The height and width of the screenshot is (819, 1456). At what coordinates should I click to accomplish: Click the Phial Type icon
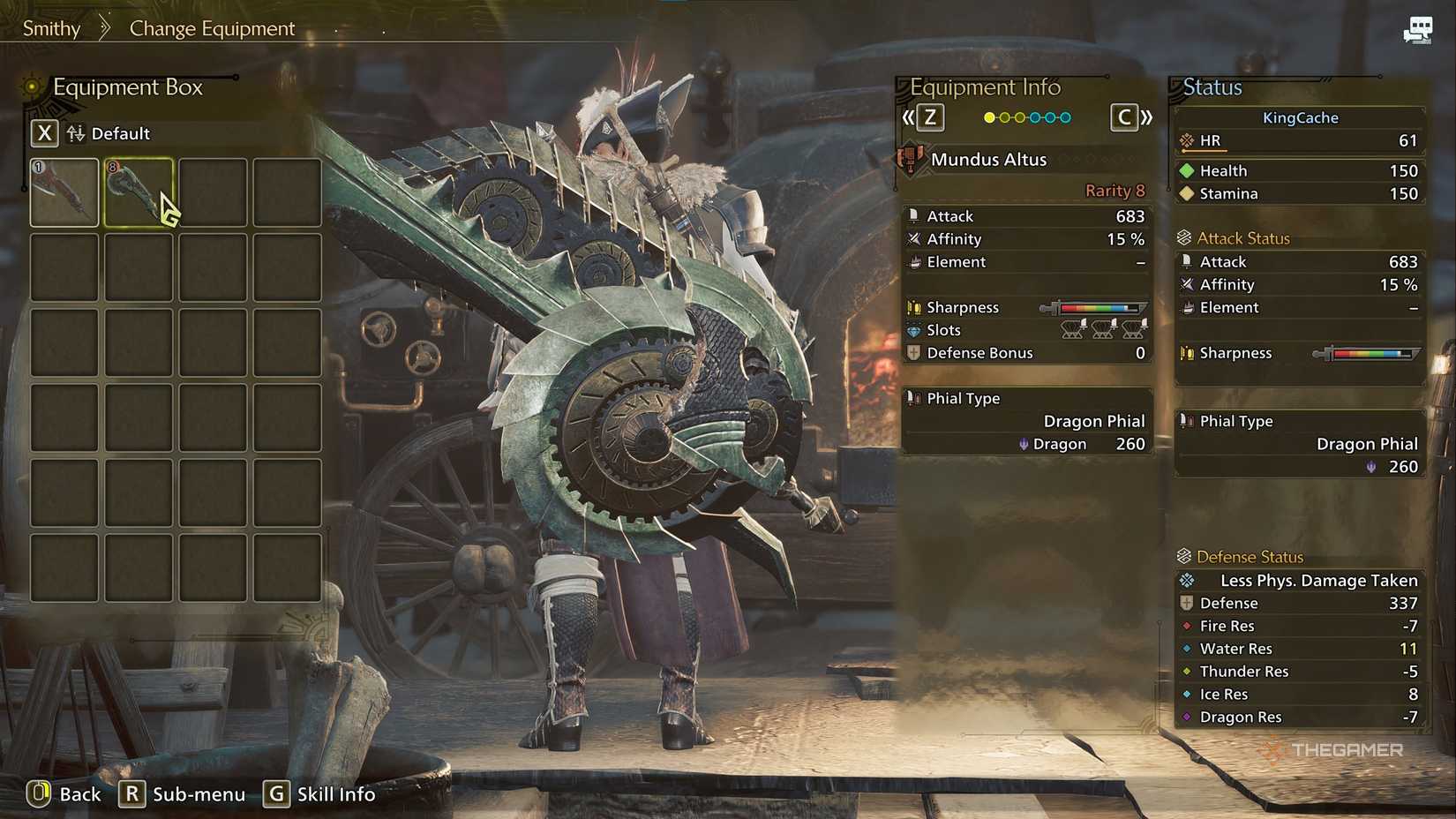point(914,398)
